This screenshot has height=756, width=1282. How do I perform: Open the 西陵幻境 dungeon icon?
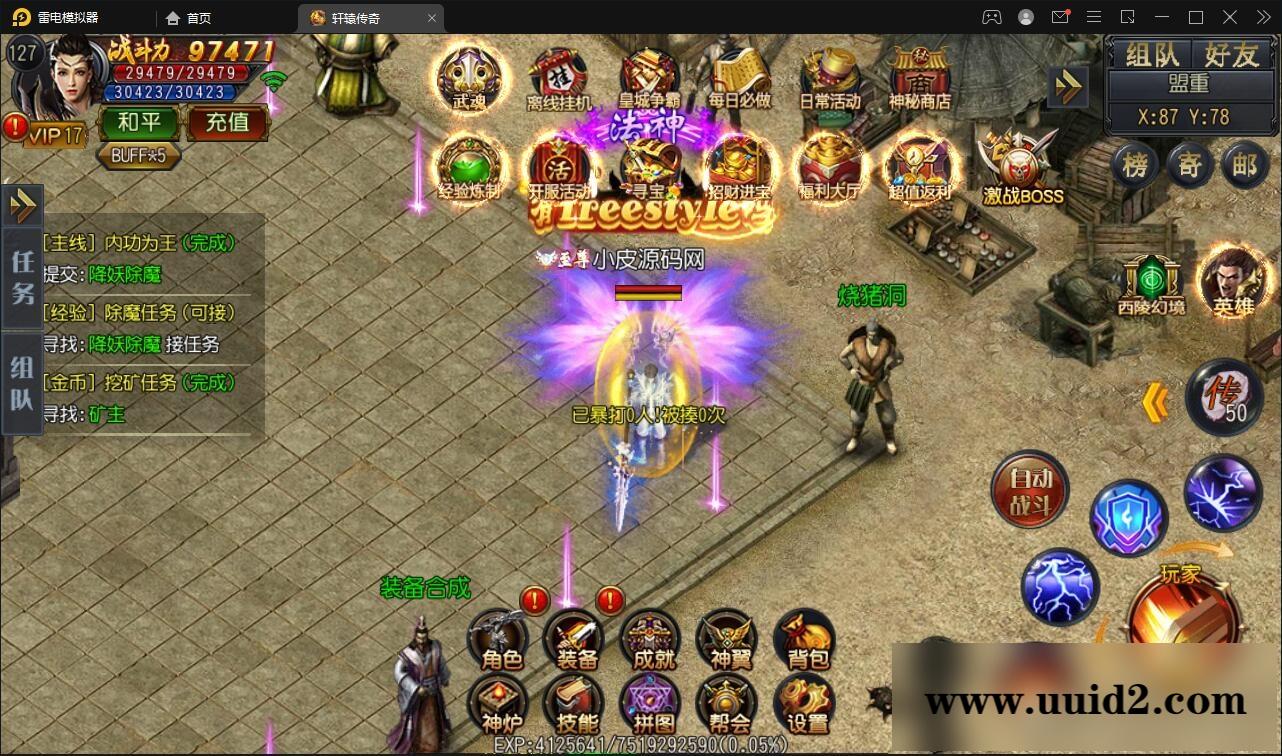pyautogui.click(x=1151, y=284)
